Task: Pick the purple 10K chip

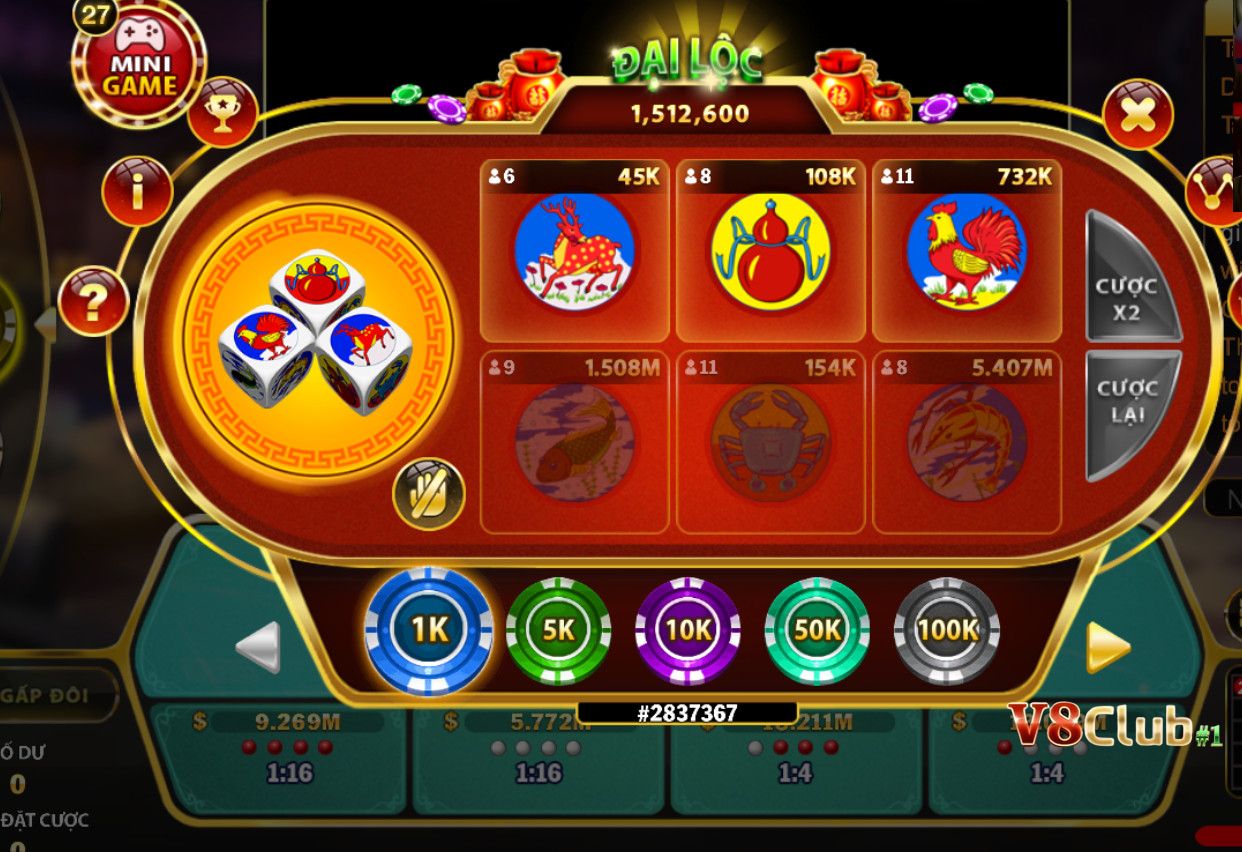Action: [x=688, y=630]
